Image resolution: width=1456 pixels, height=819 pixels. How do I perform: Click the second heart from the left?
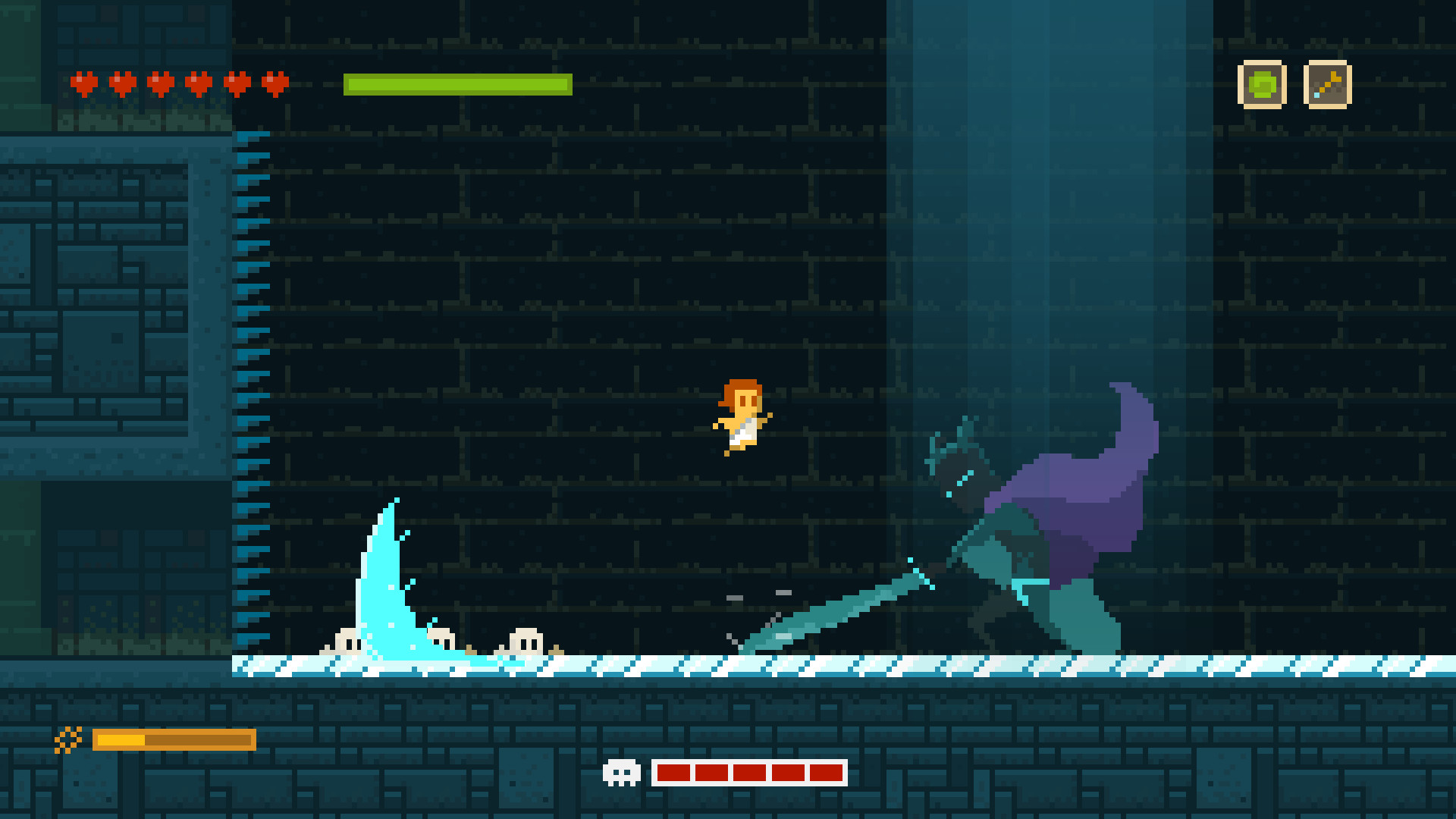121,83
